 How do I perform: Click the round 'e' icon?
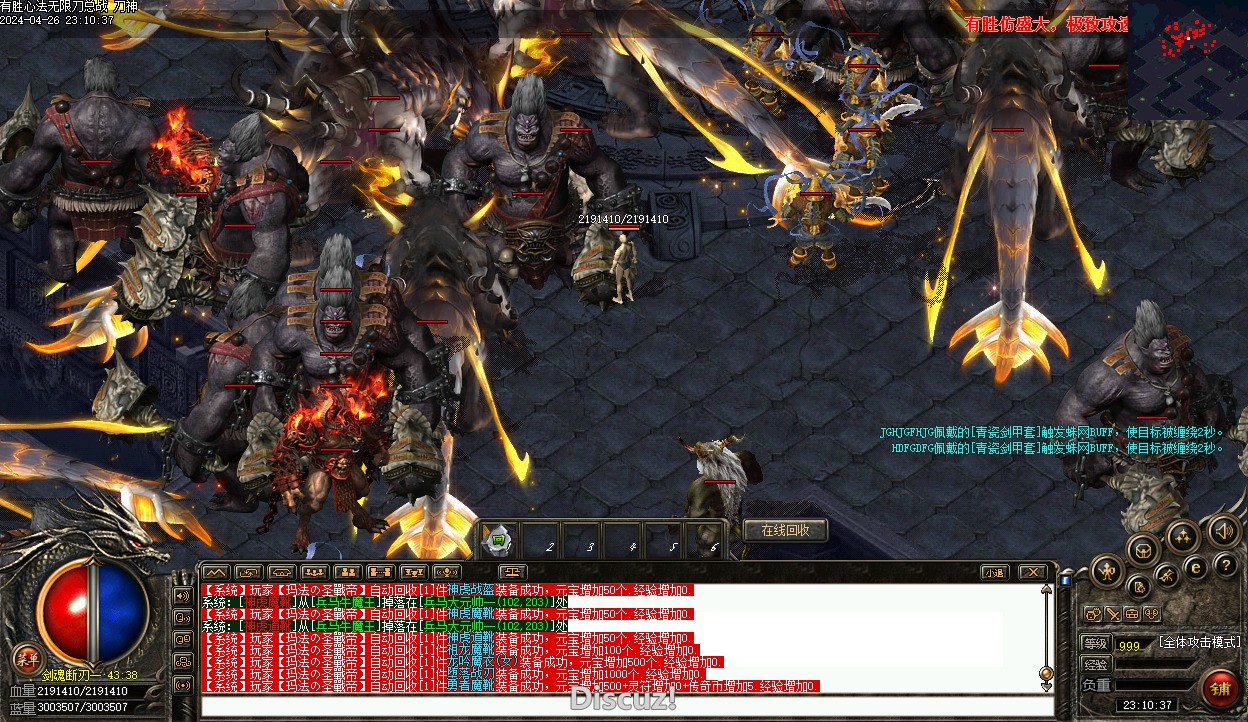click(1195, 567)
